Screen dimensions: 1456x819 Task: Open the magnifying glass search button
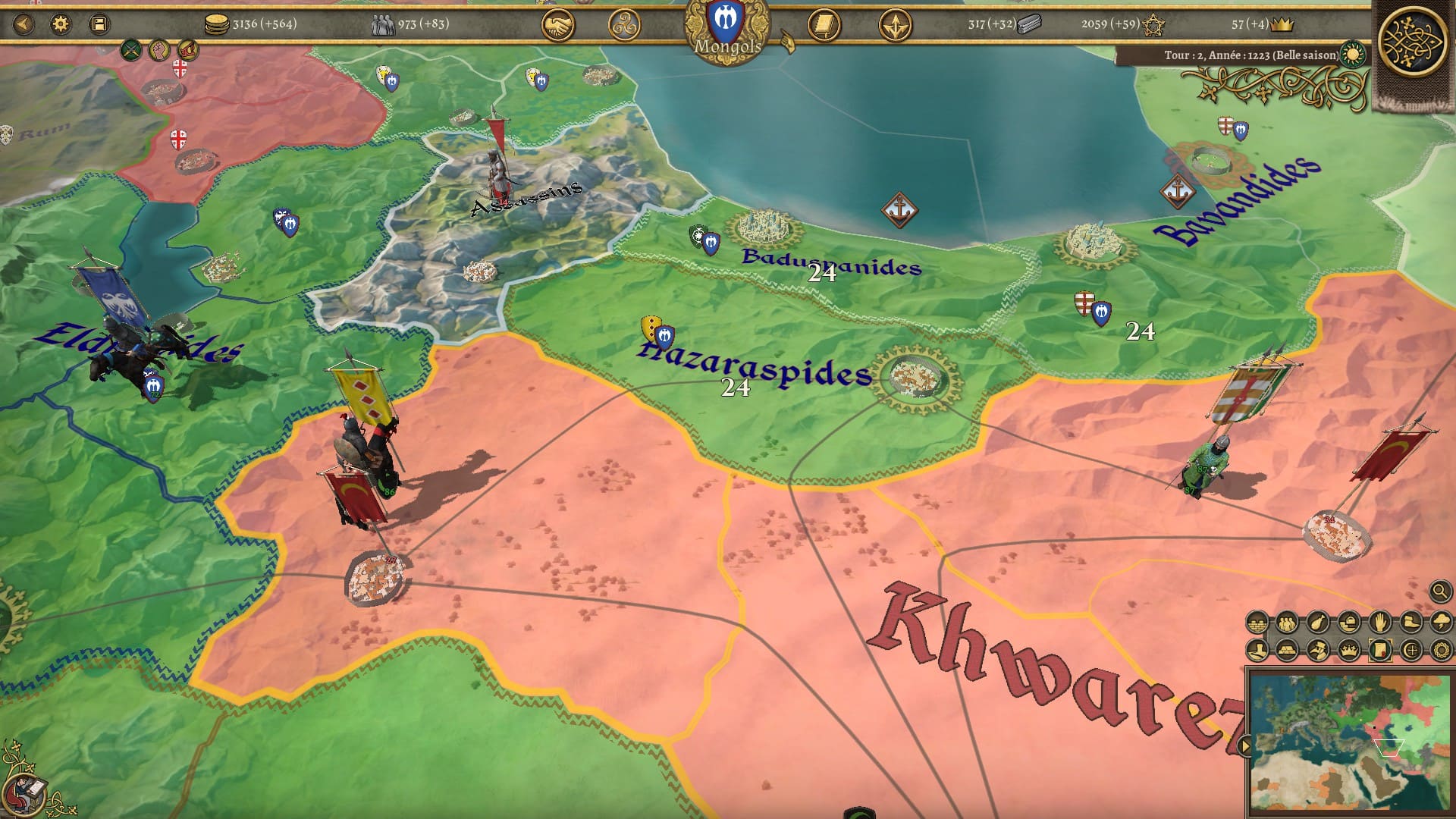pos(1439,591)
